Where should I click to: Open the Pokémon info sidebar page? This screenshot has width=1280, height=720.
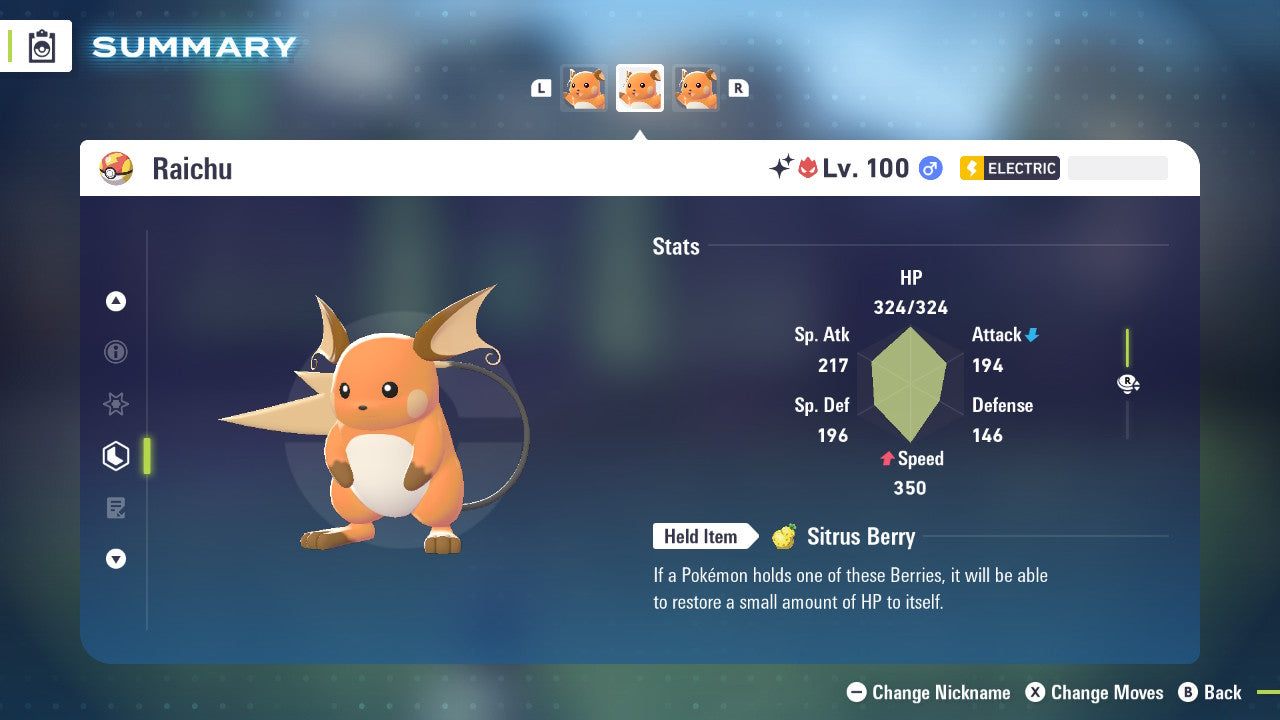click(116, 352)
